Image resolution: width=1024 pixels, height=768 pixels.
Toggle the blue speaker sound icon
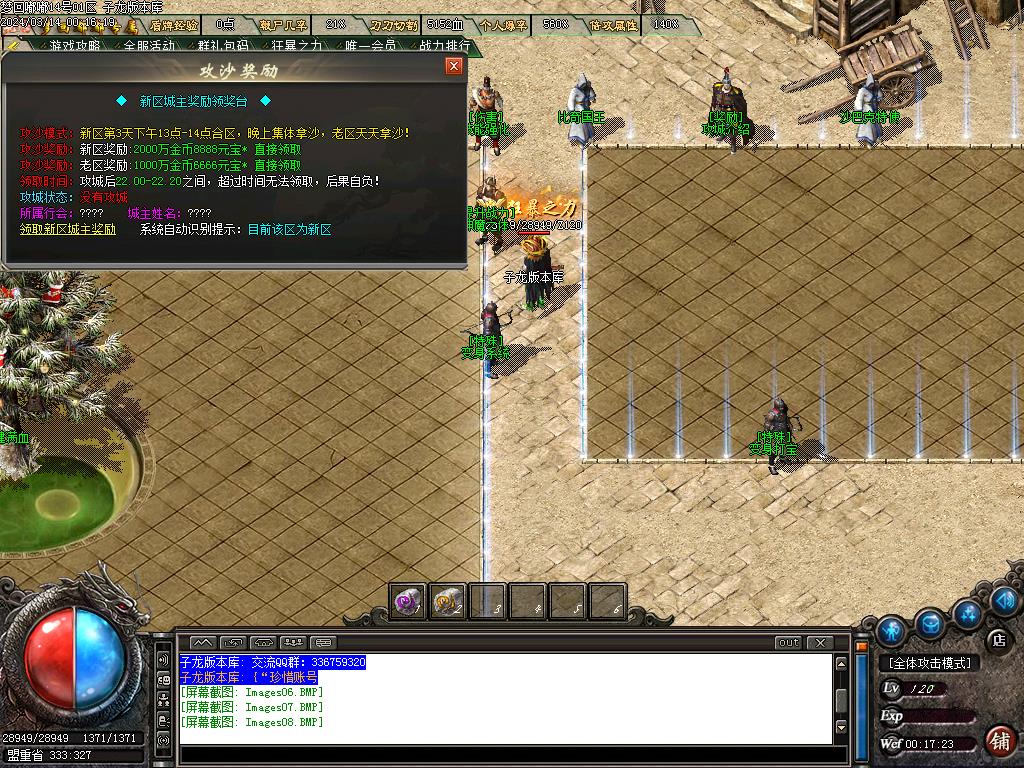point(1005,600)
